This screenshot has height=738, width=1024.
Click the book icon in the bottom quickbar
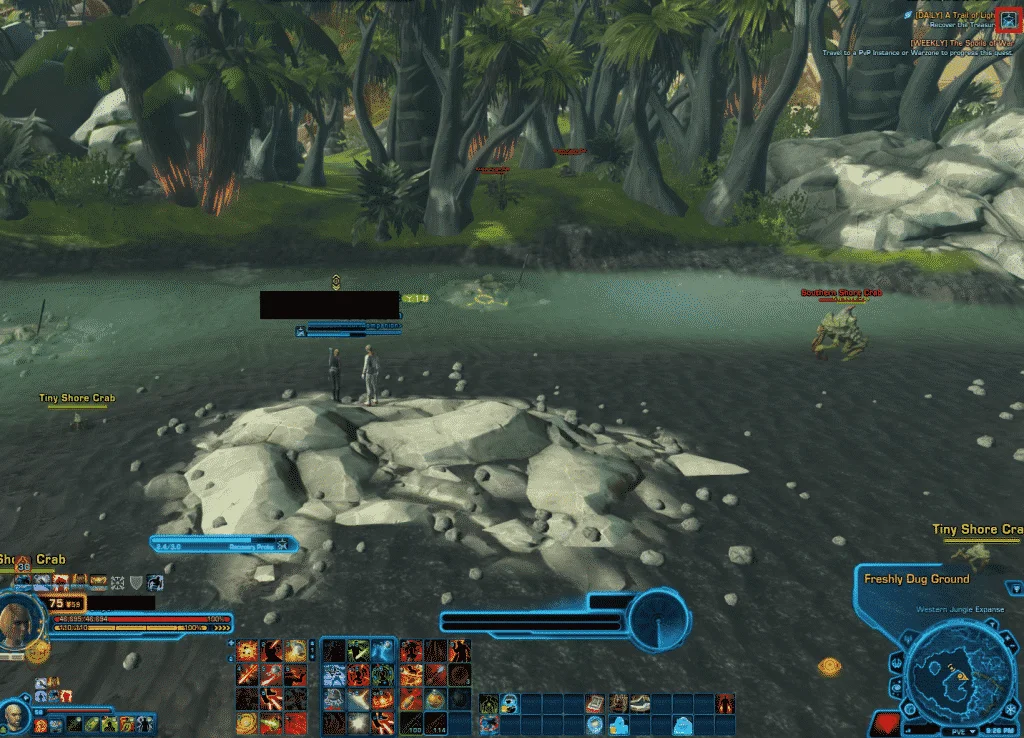click(x=594, y=704)
